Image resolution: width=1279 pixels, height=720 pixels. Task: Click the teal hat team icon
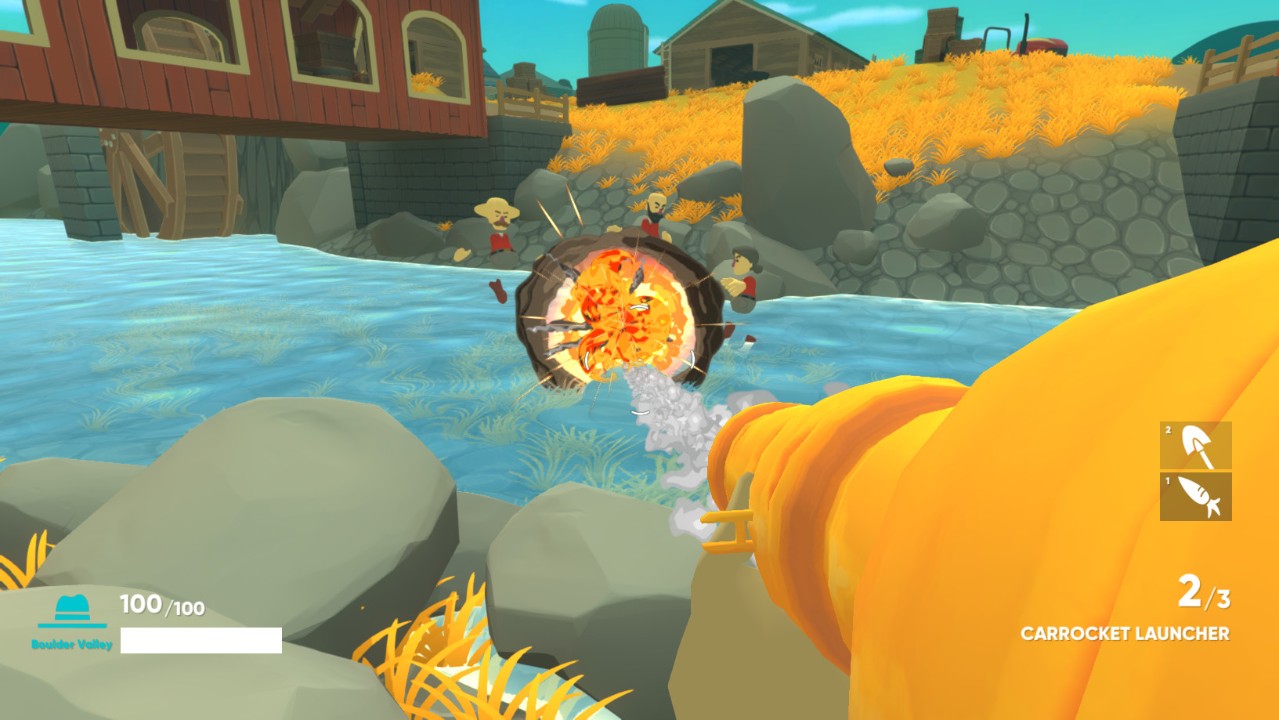click(x=72, y=610)
